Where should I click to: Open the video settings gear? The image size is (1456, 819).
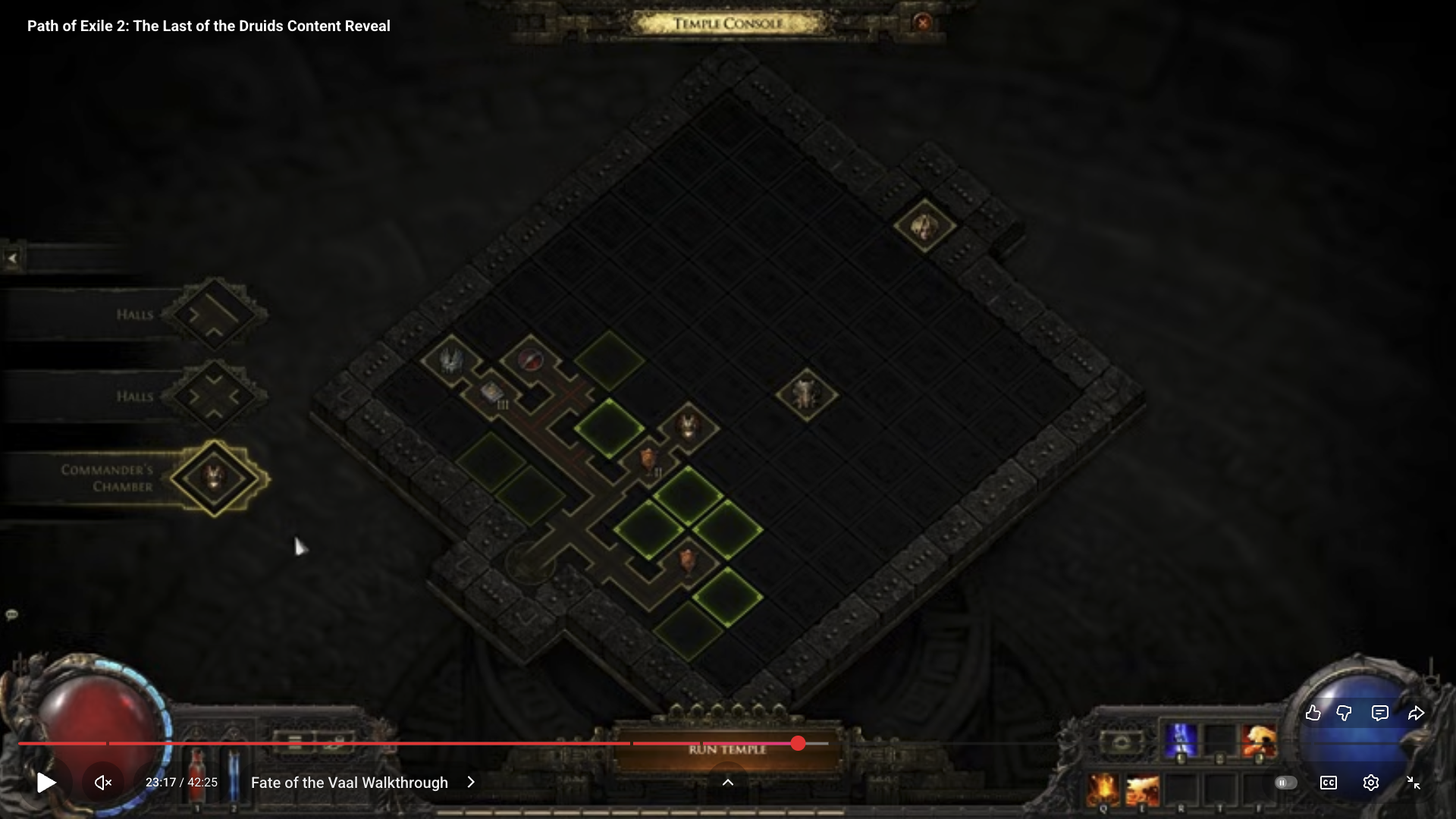coord(1370,783)
